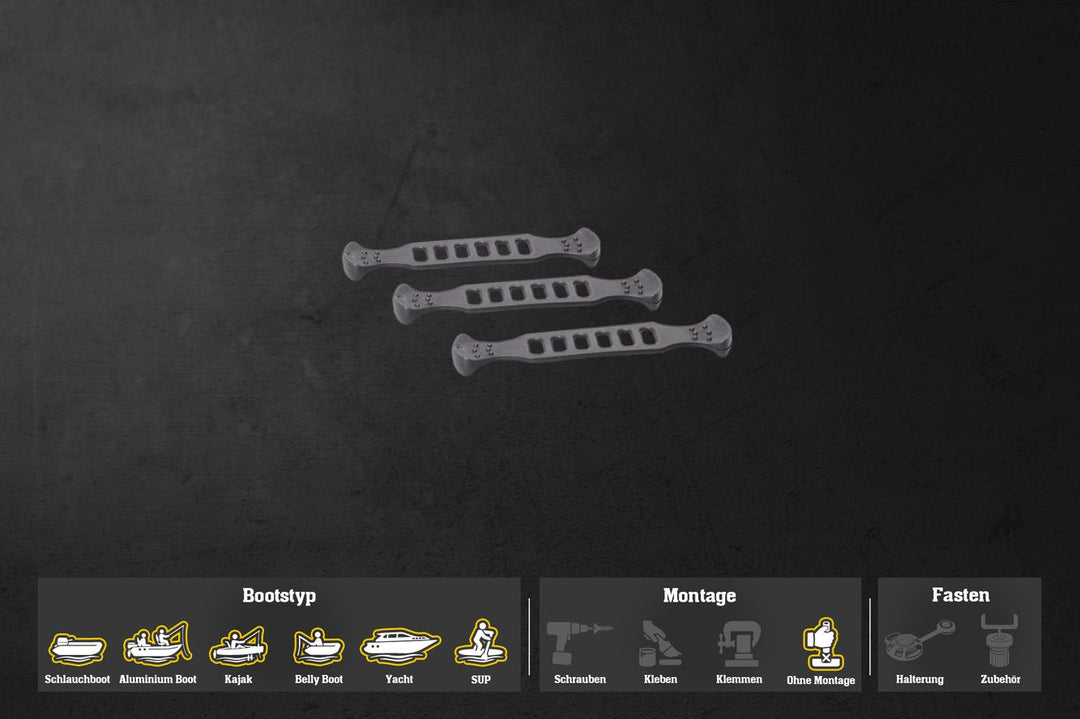Click the Halterung holder icon
This screenshot has width=1080, height=719.
pyautogui.click(x=920, y=643)
